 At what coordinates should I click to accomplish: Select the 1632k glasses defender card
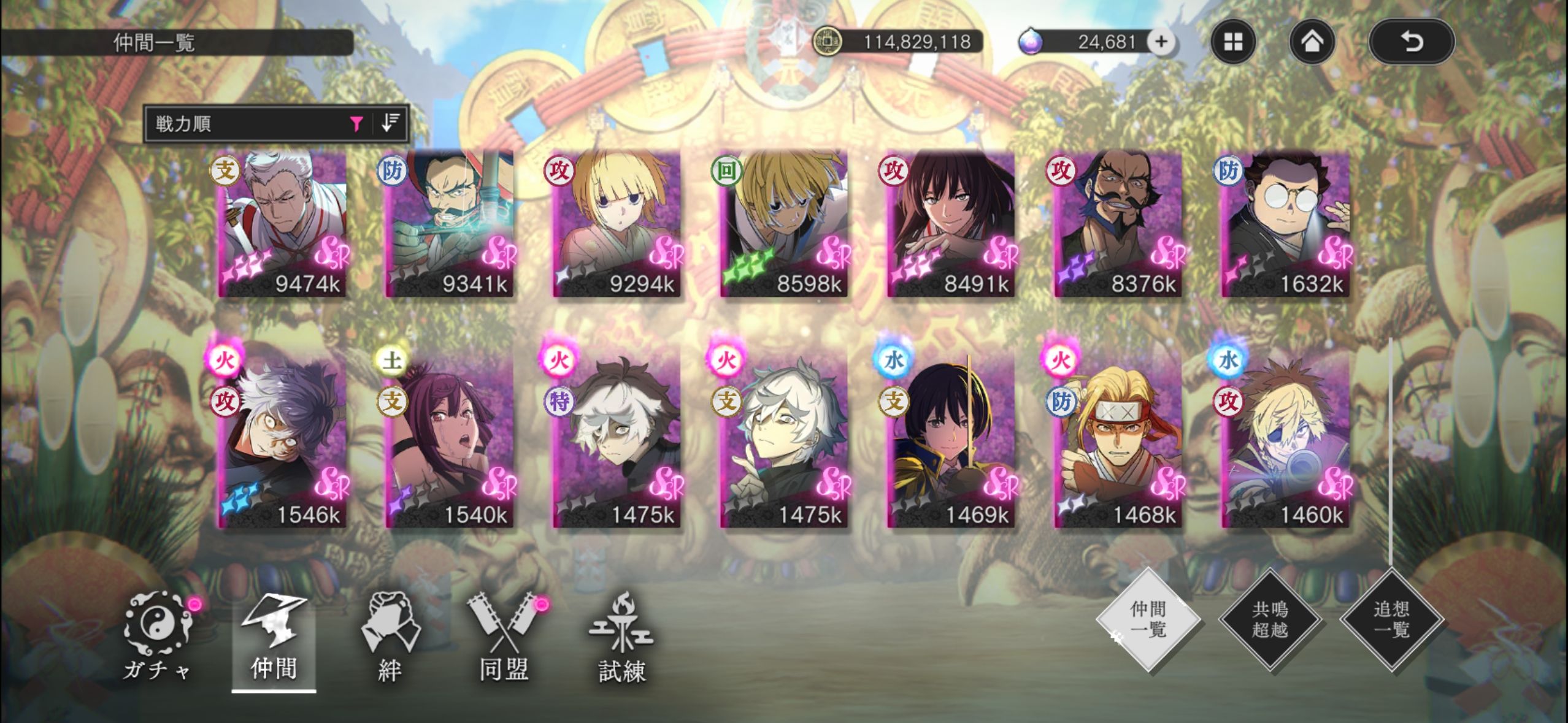click(x=1285, y=224)
